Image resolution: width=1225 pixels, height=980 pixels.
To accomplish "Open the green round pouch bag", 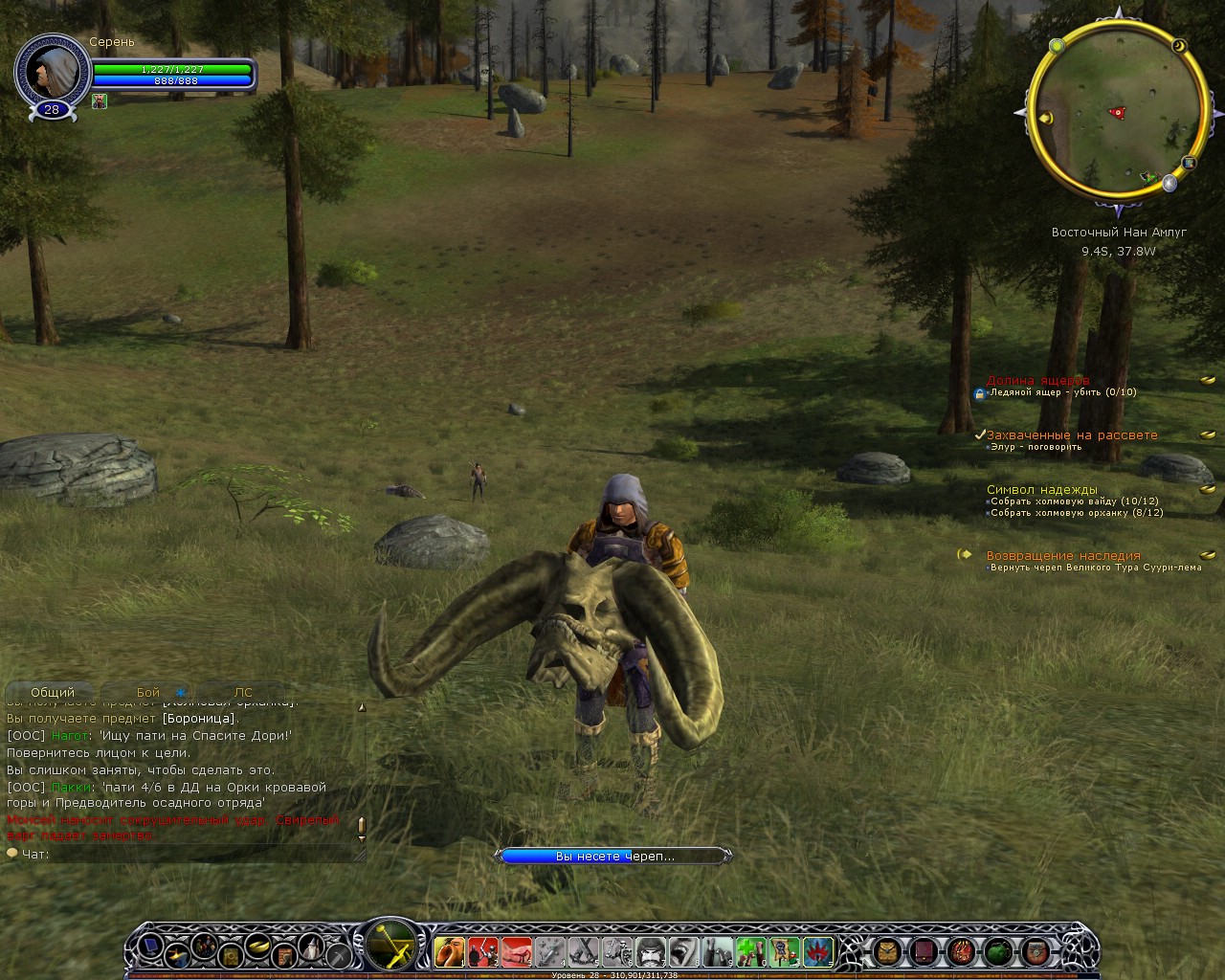I will pyautogui.click(x=997, y=951).
